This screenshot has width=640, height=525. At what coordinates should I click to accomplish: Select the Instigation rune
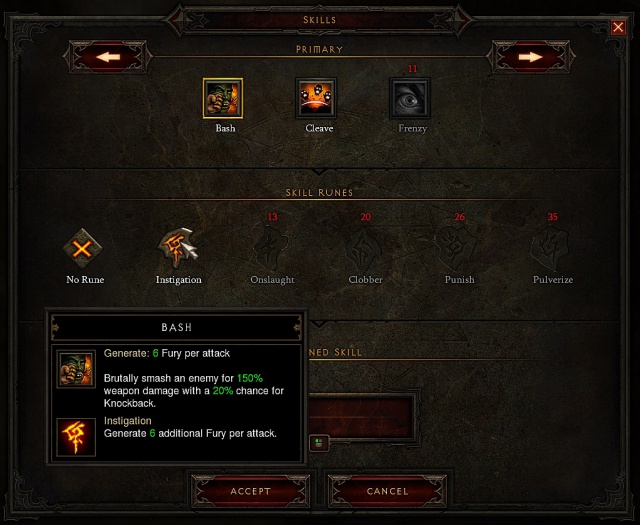179,246
